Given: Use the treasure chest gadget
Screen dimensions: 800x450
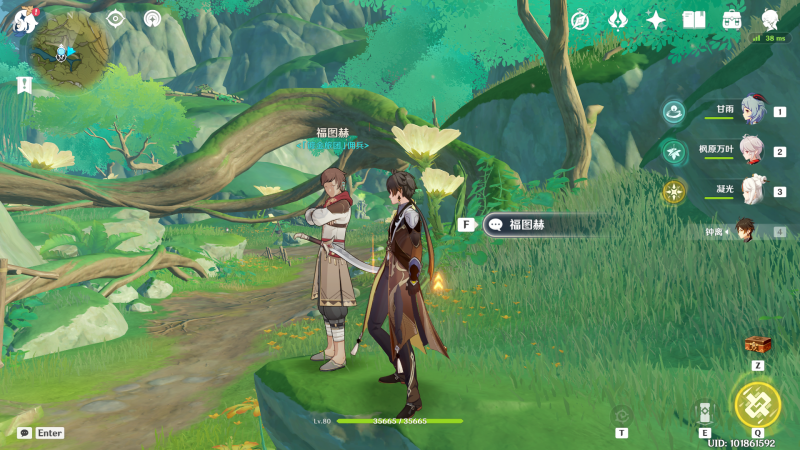Looking at the screenshot, I should 757,344.
